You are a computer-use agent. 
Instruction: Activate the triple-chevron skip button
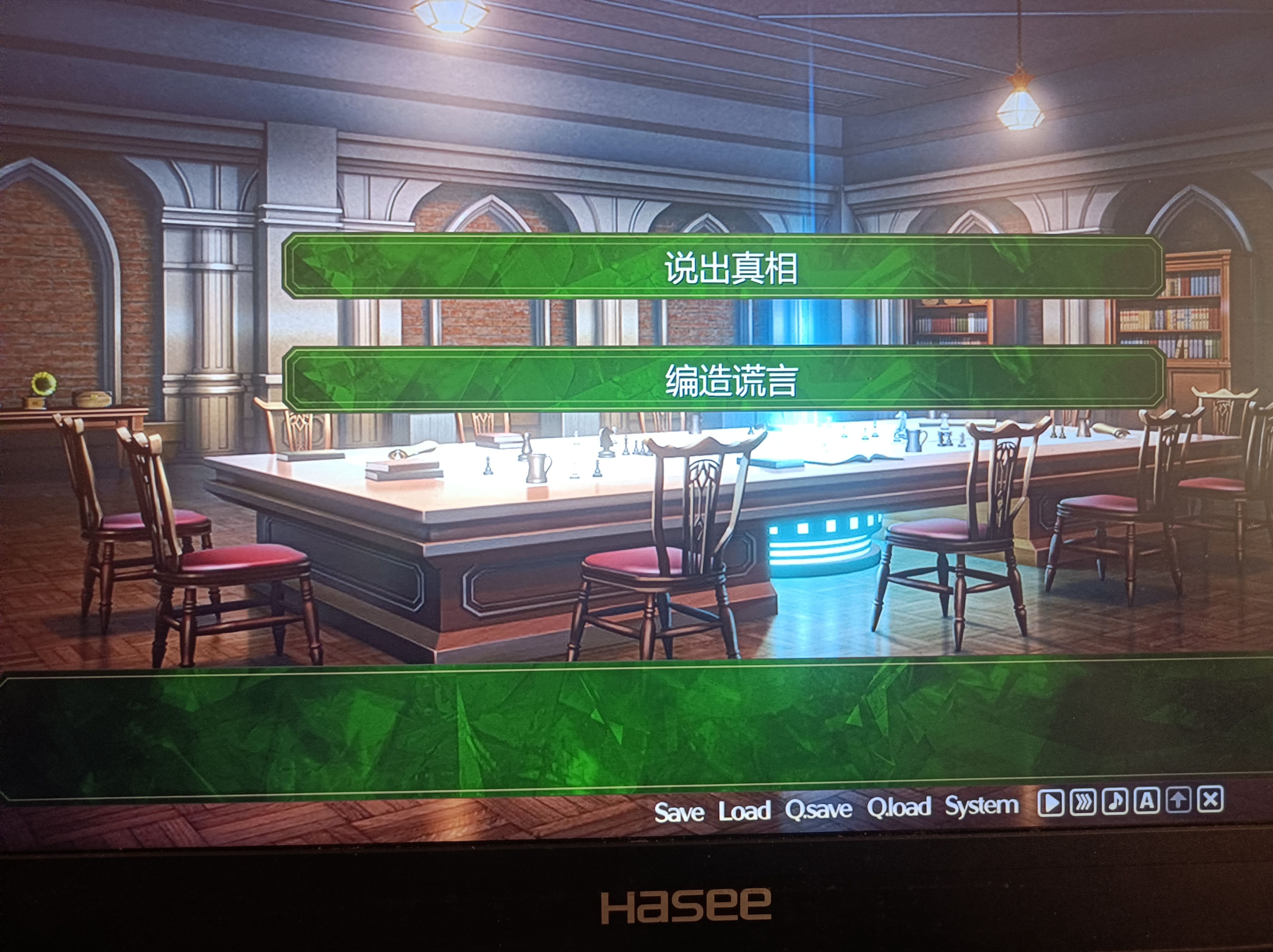(x=1083, y=802)
